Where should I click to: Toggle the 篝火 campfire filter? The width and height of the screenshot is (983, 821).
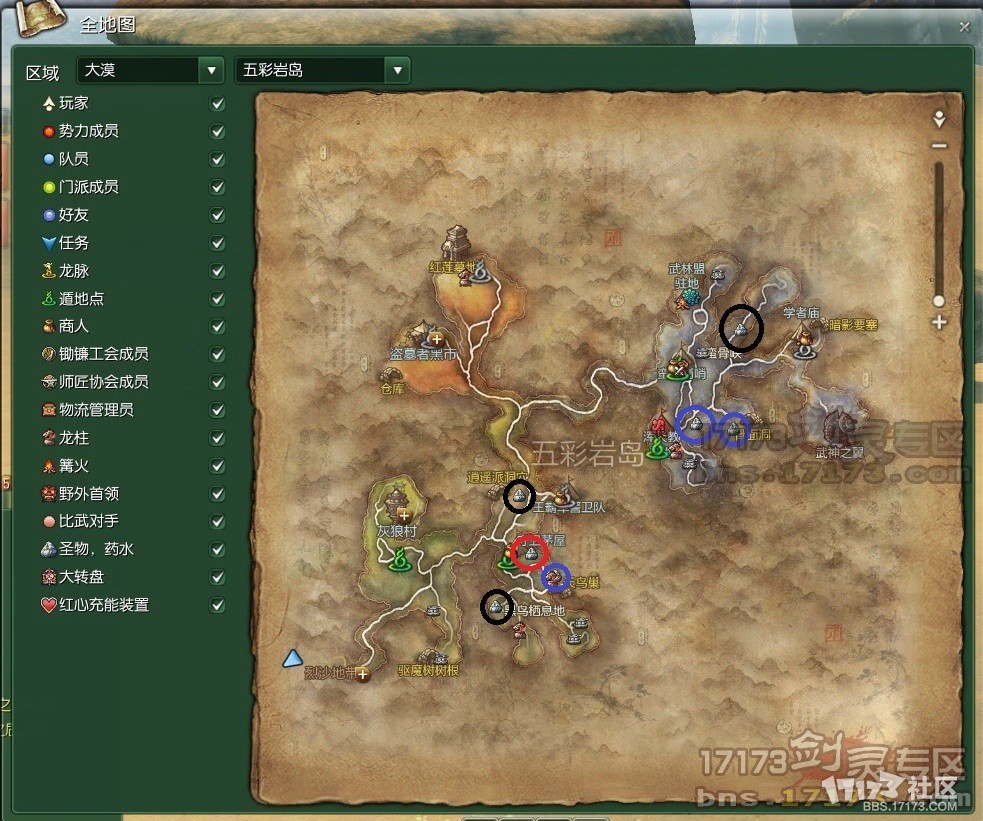218,466
